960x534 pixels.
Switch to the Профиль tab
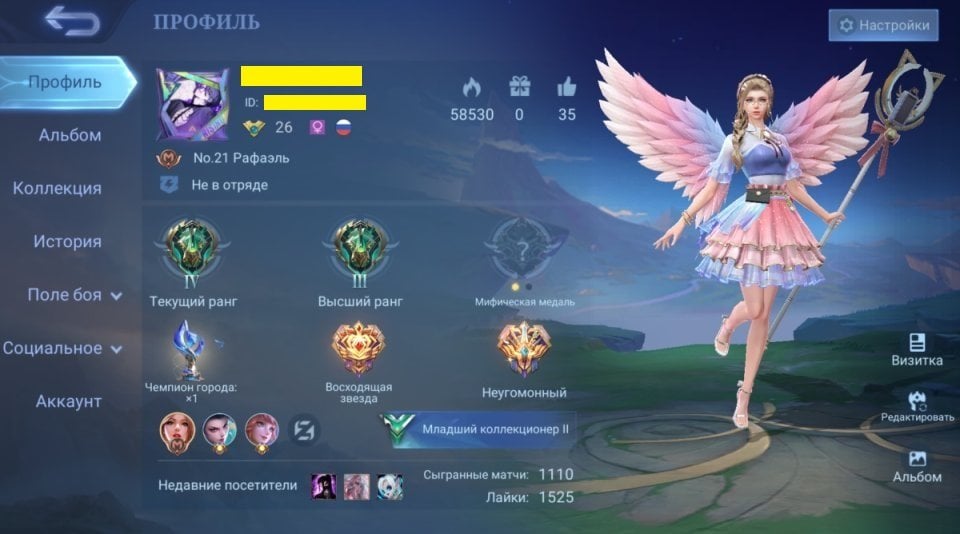[x=65, y=82]
